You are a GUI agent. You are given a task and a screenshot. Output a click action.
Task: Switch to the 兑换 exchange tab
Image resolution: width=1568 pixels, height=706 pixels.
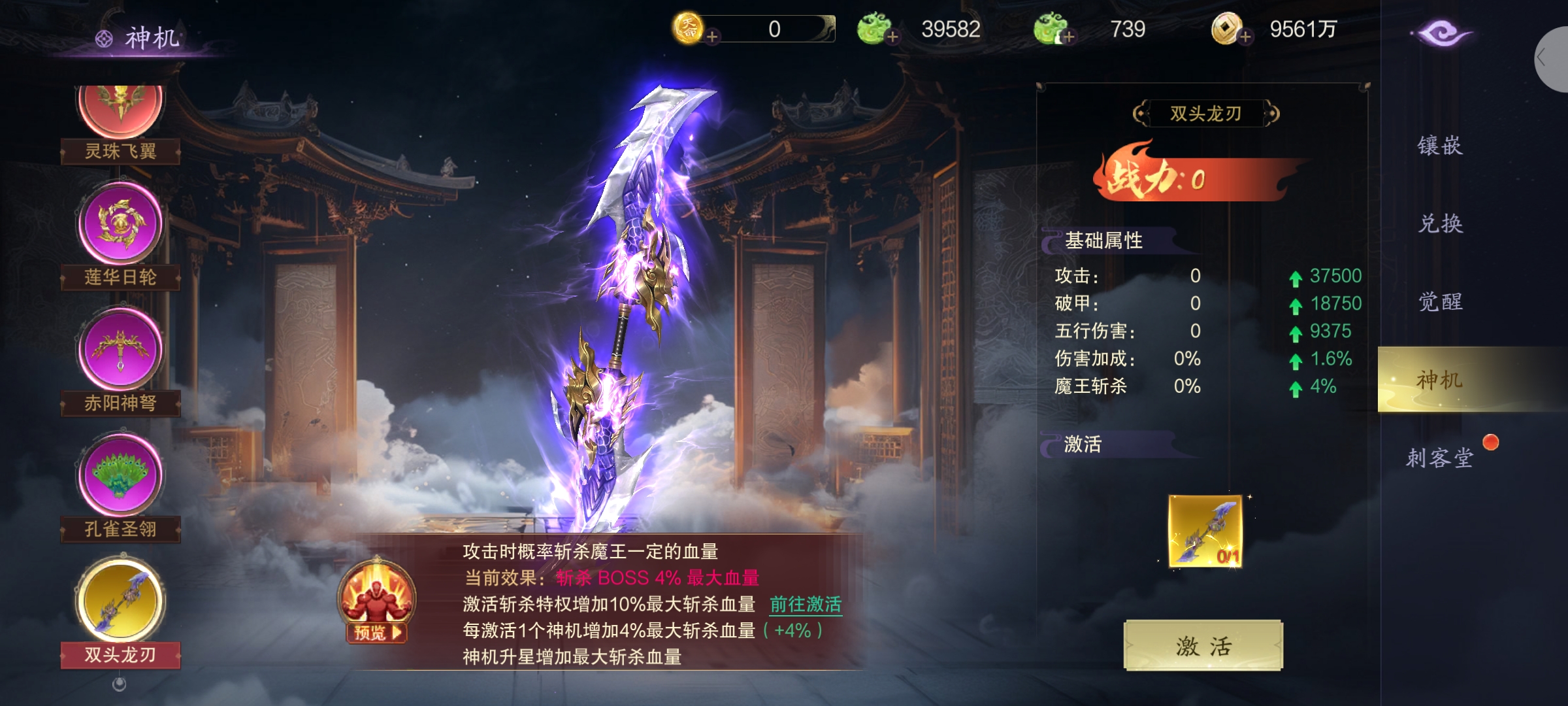(x=1440, y=224)
